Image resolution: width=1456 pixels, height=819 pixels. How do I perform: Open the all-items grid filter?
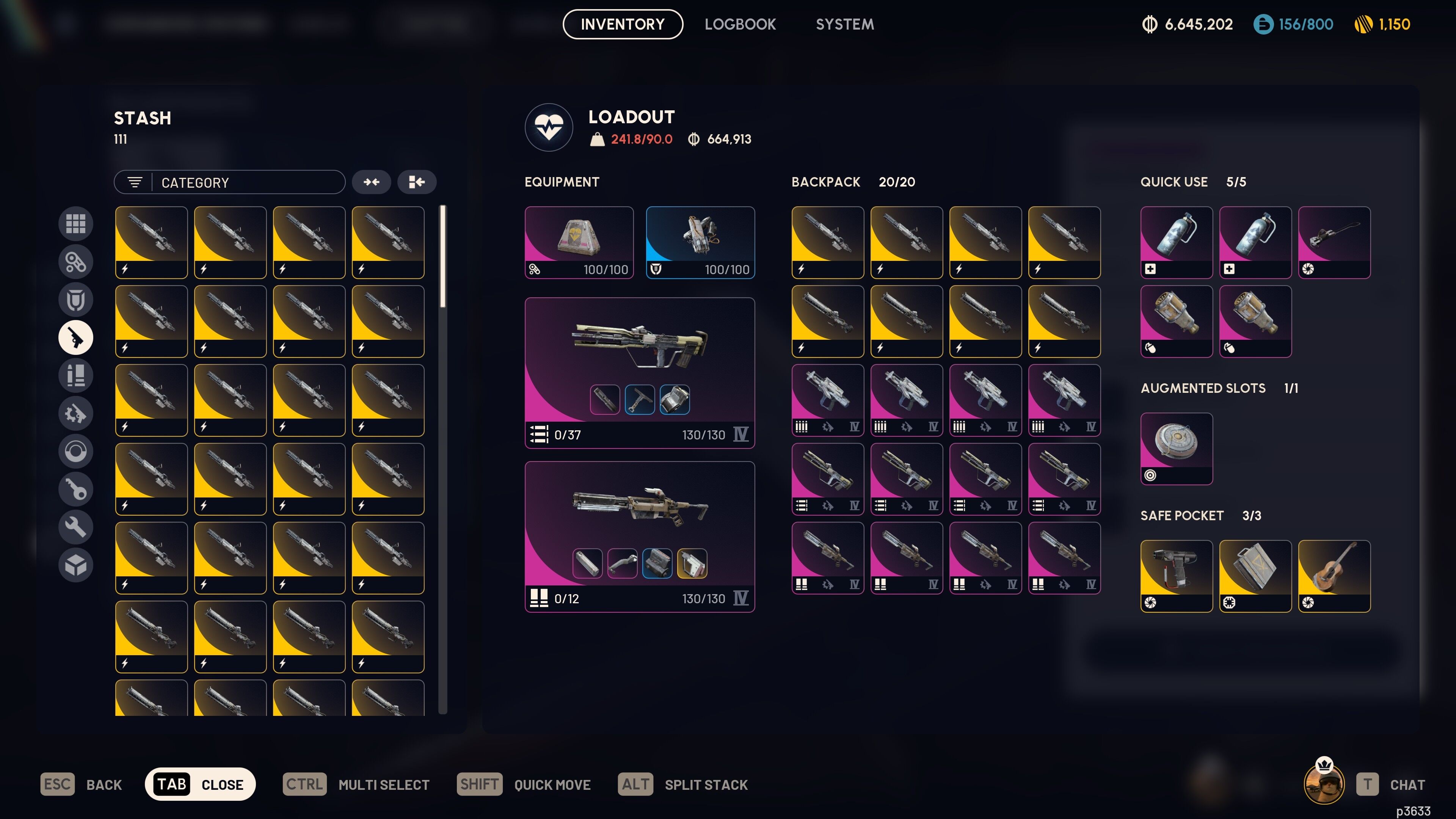tap(76, 224)
